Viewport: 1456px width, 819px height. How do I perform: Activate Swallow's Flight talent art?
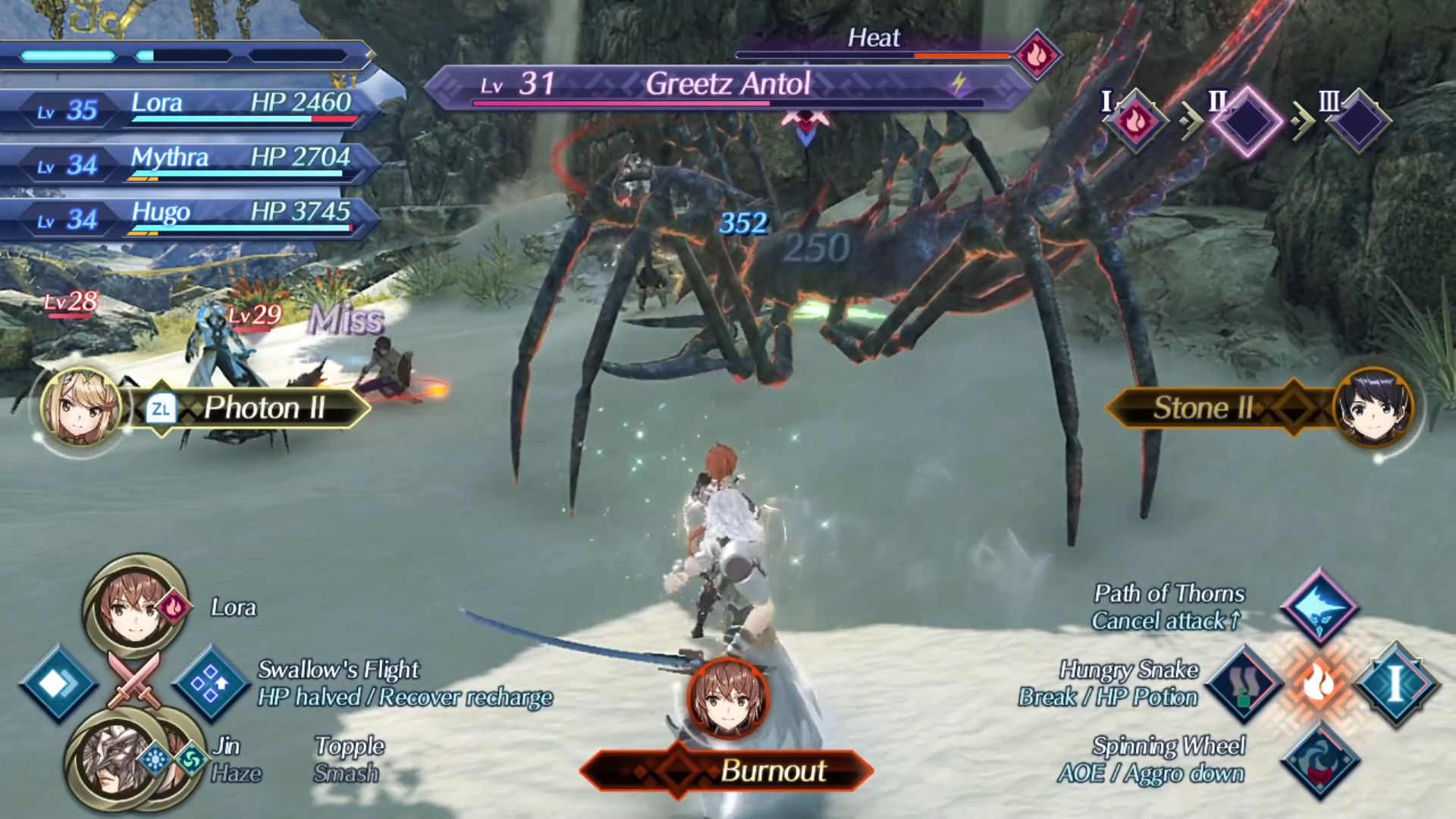(212, 684)
